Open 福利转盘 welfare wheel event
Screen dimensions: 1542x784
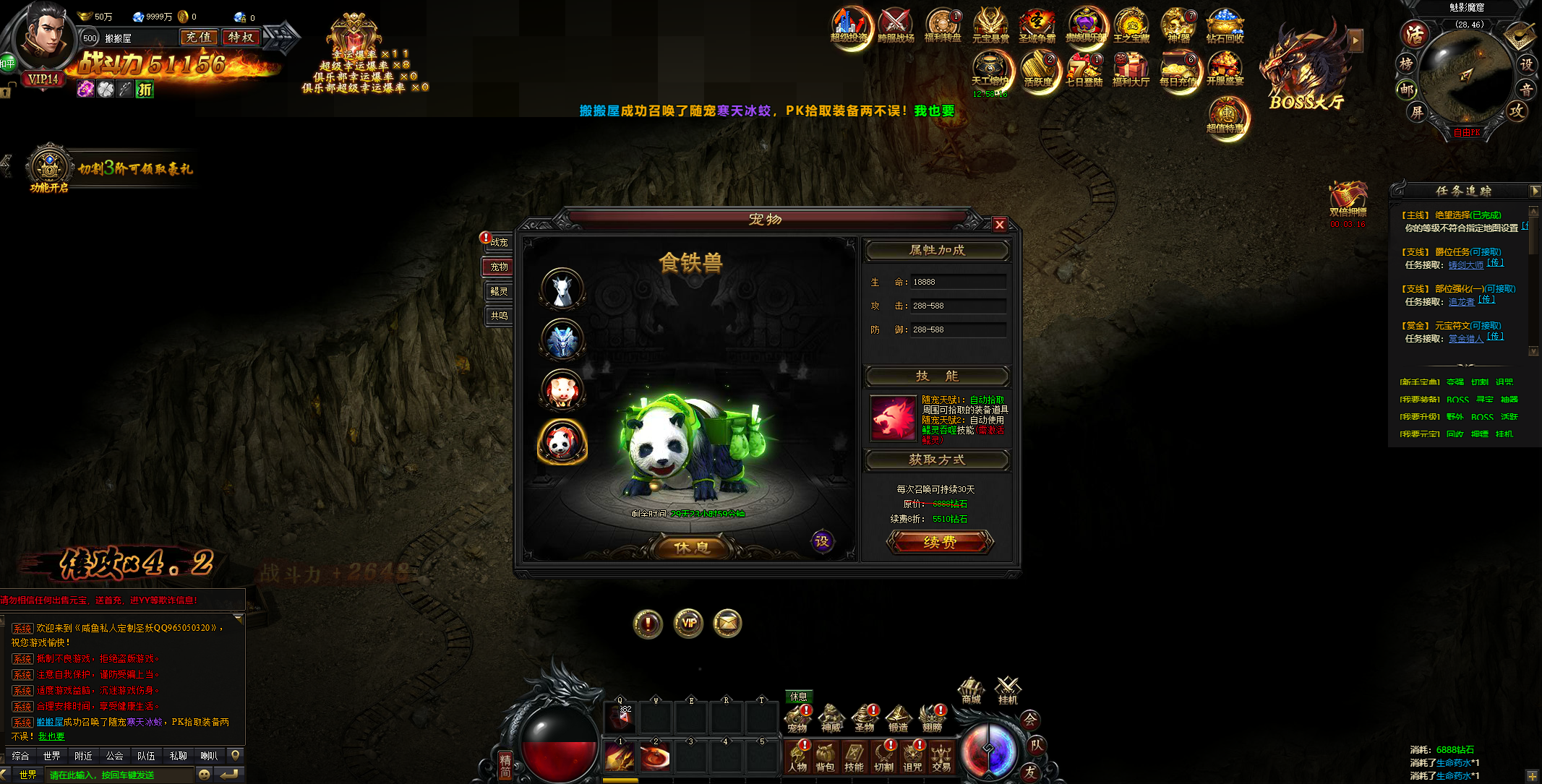[943, 27]
